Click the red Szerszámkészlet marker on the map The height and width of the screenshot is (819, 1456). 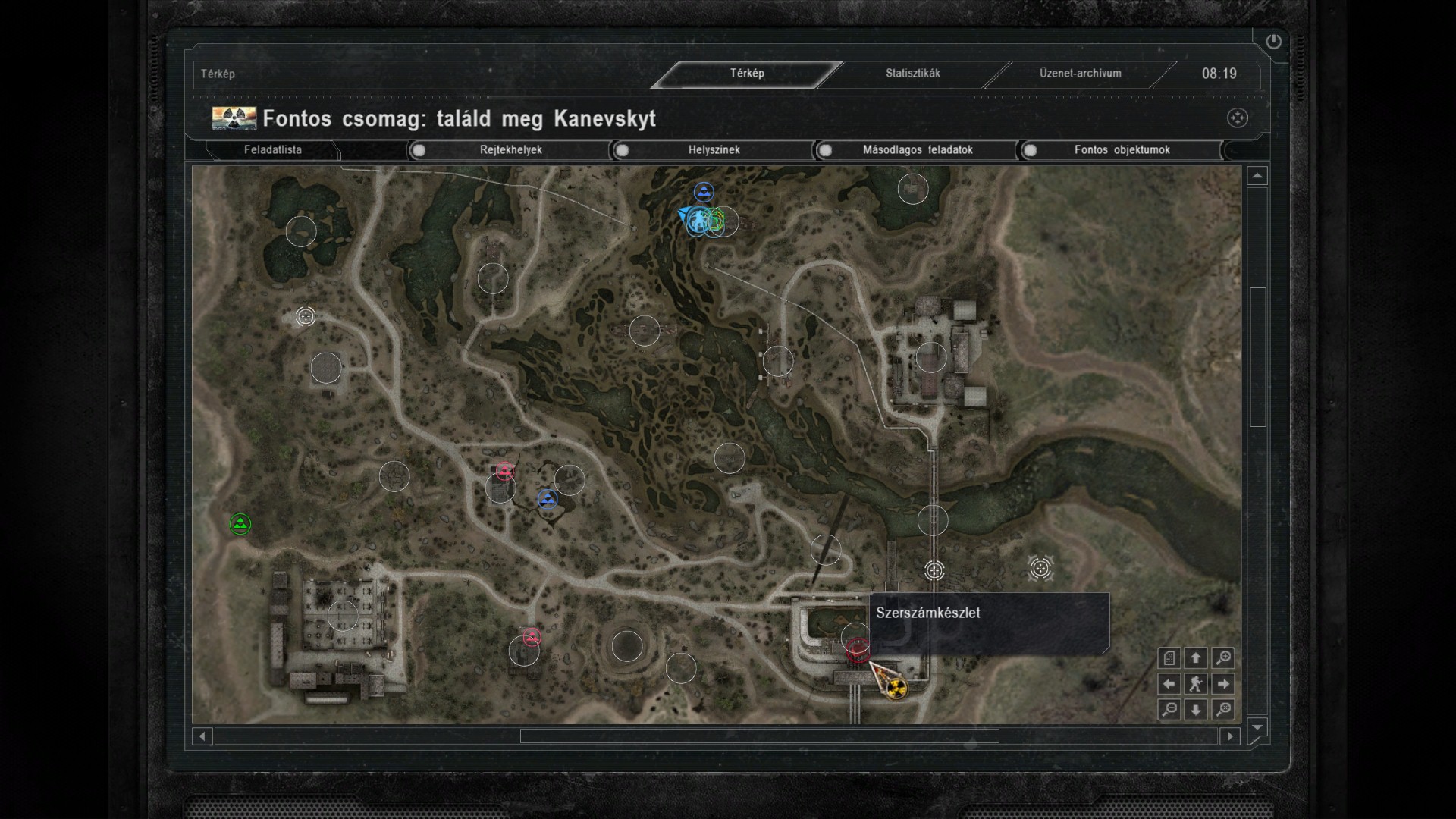pos(858,650)
